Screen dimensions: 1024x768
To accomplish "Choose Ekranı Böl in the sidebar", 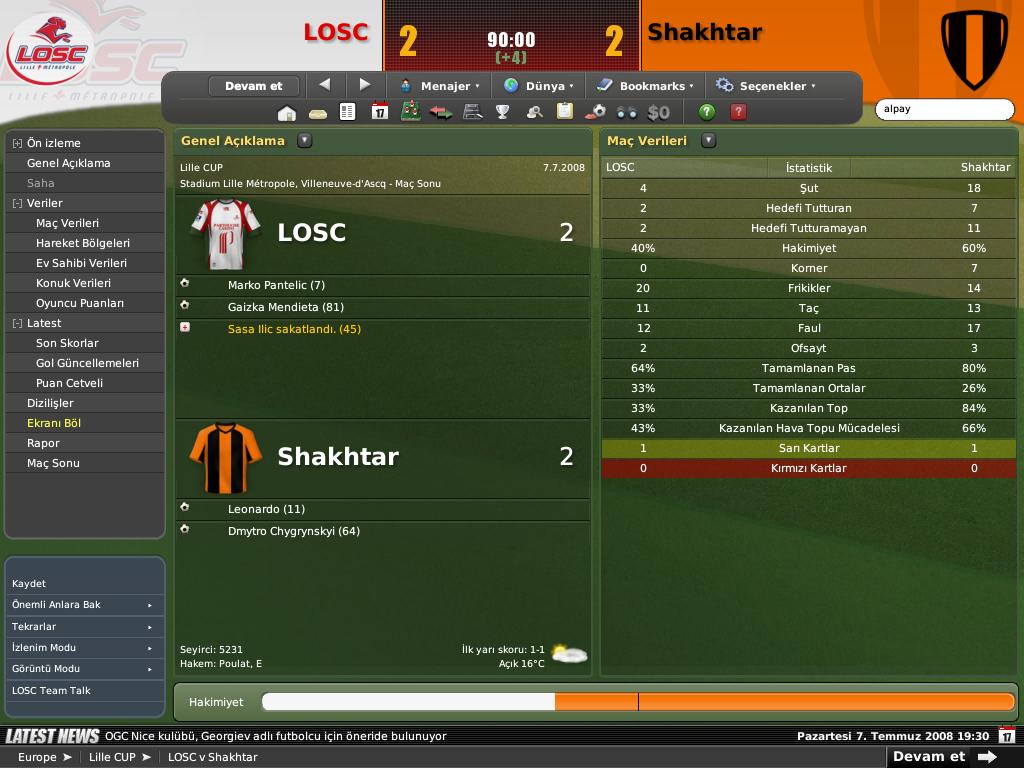I will coord(54,423).
